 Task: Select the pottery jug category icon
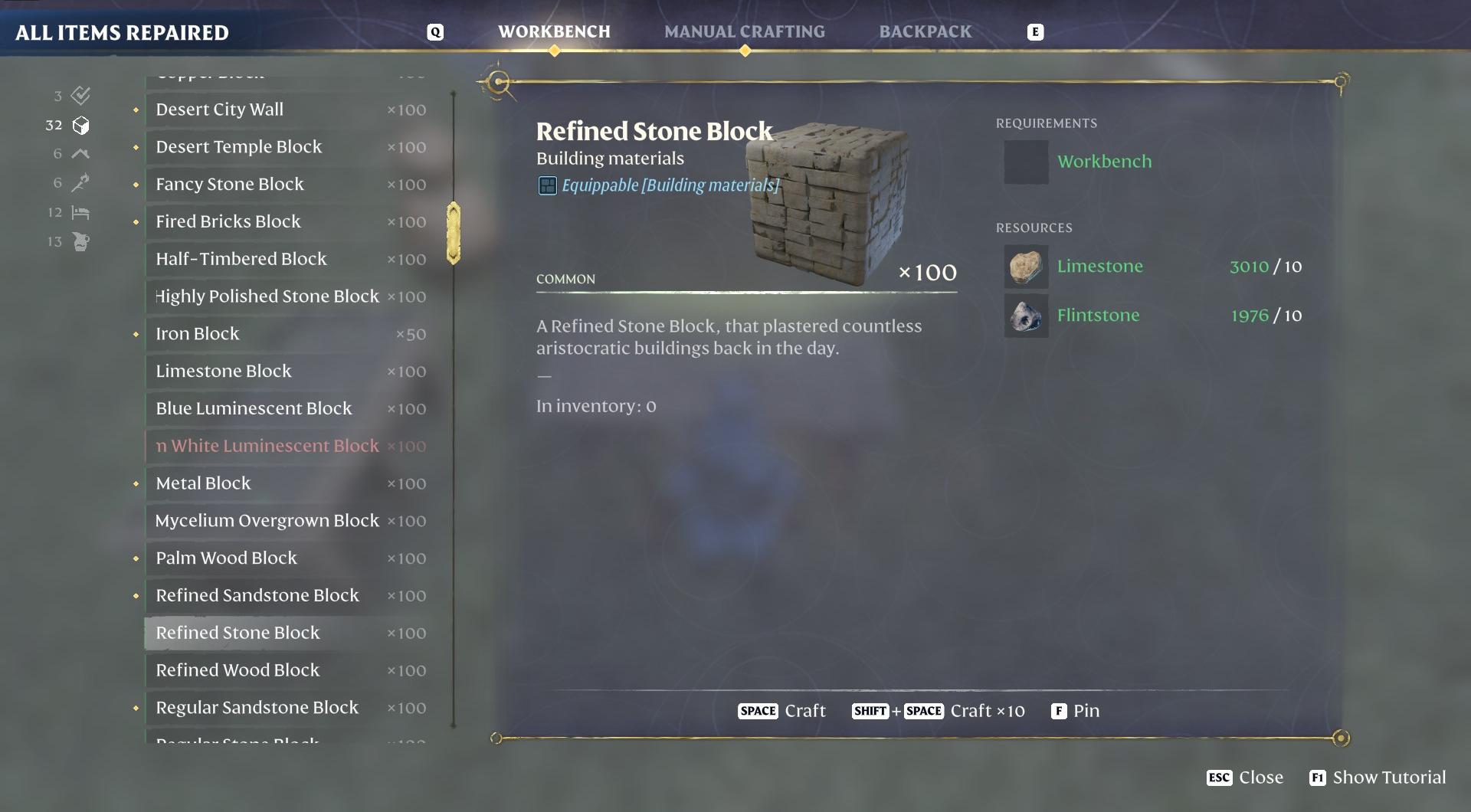point(79,241)
